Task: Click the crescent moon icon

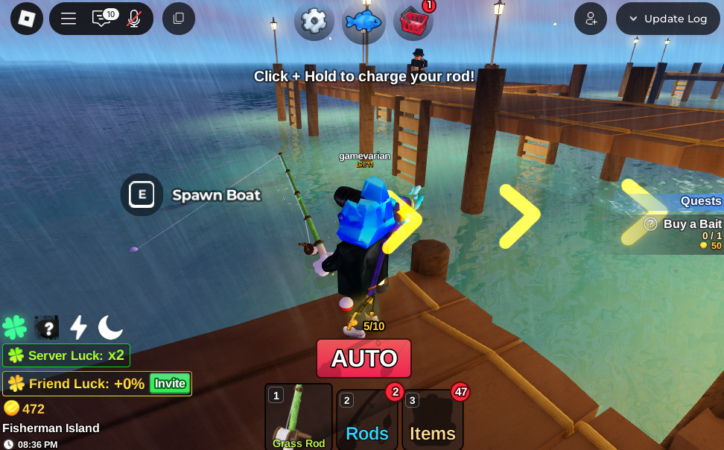Action: click(110, 327)
